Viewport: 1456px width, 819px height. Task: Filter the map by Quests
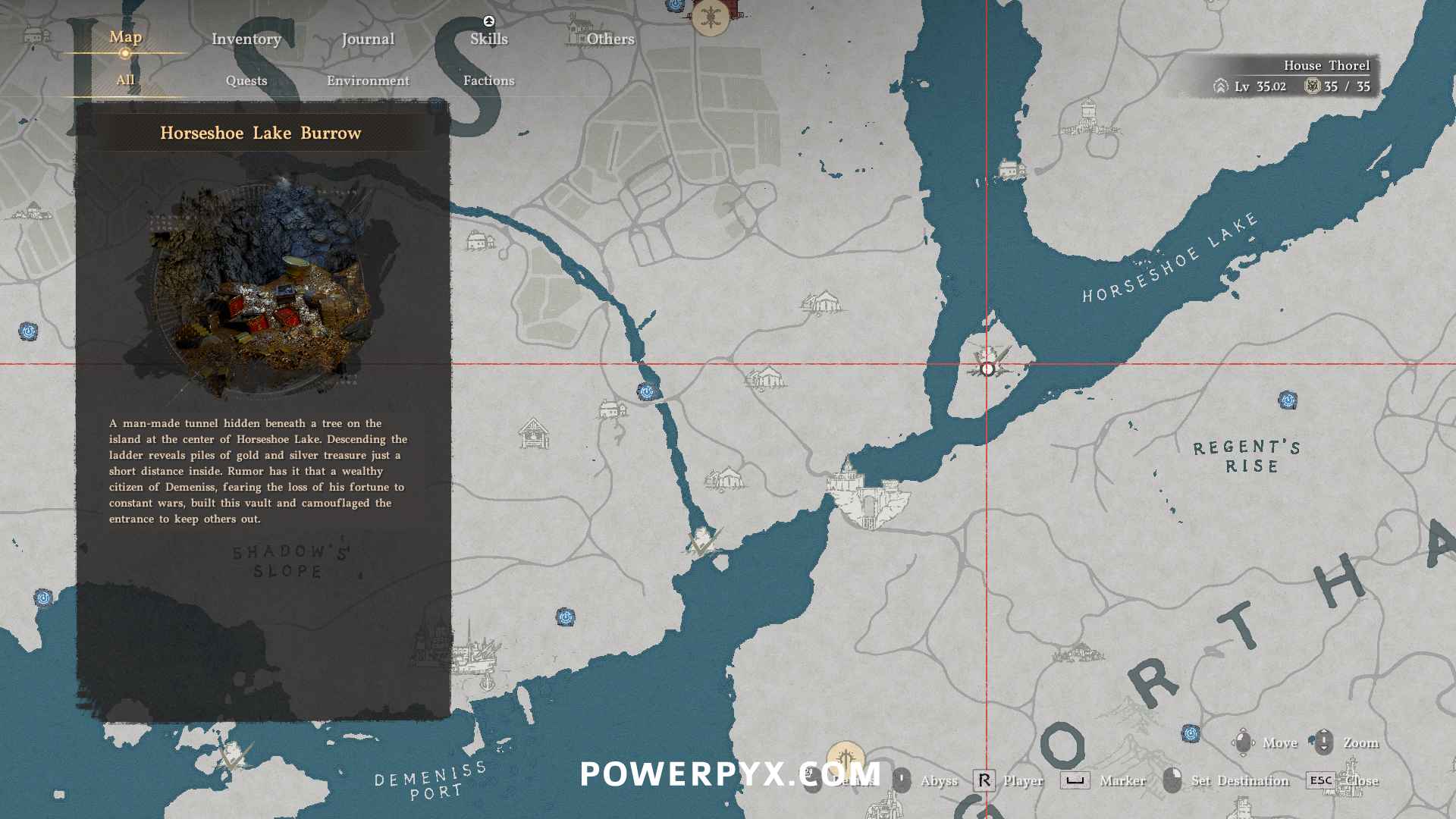246,80
